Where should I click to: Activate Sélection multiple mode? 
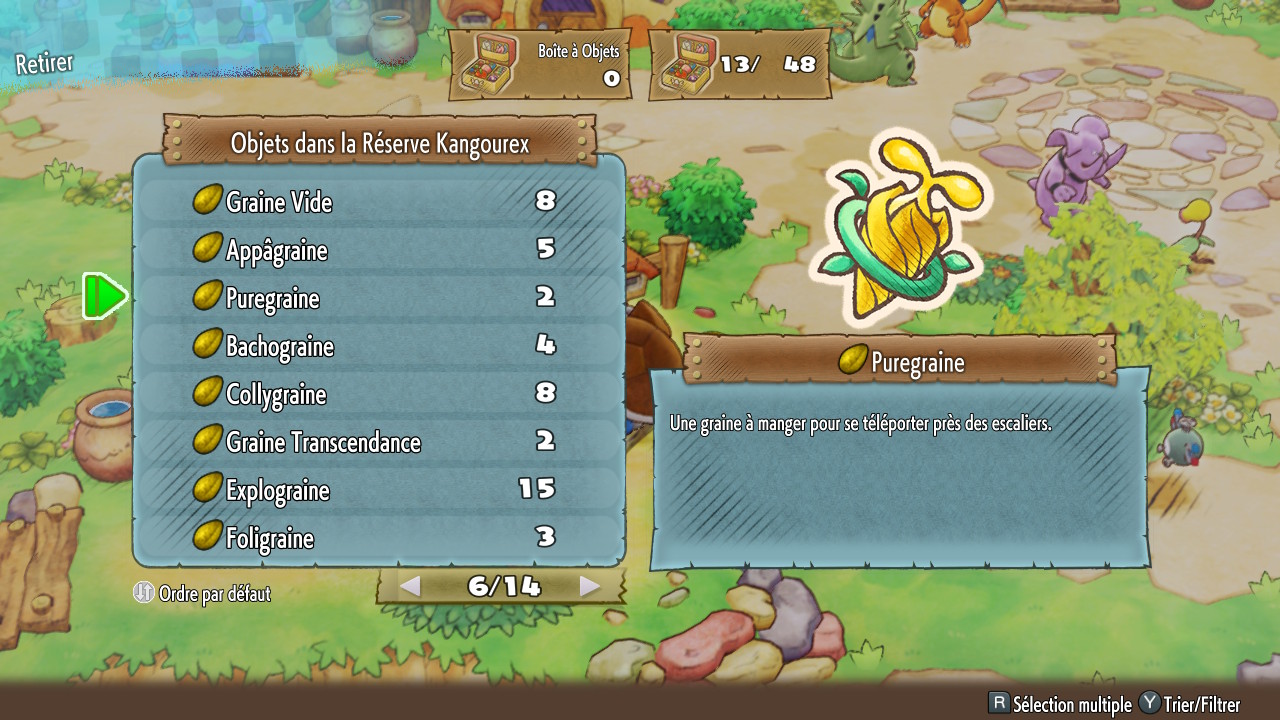[x=1060, y=704]
